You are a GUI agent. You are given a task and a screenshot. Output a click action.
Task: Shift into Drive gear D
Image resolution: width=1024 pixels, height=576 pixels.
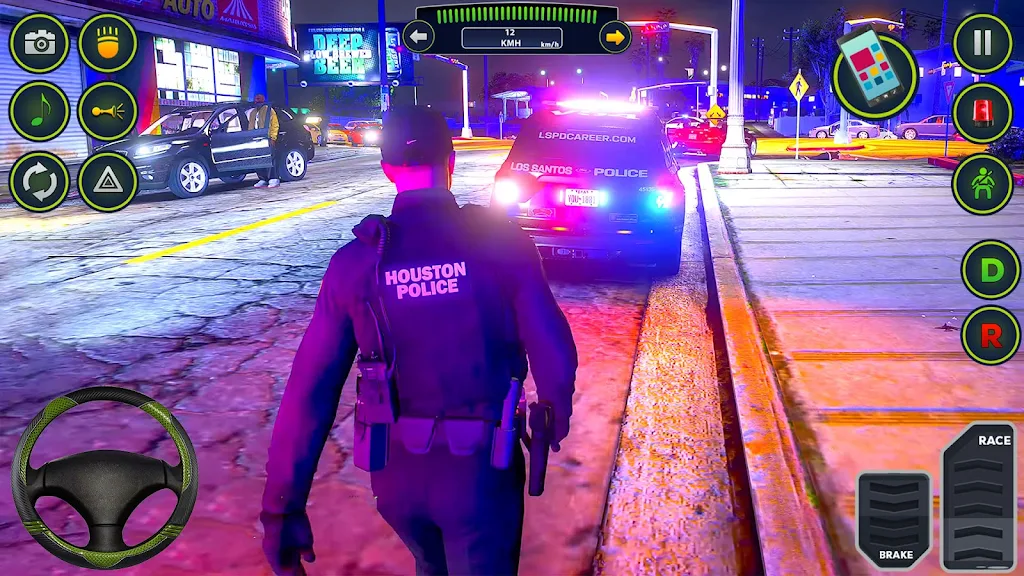pos(990,269)
